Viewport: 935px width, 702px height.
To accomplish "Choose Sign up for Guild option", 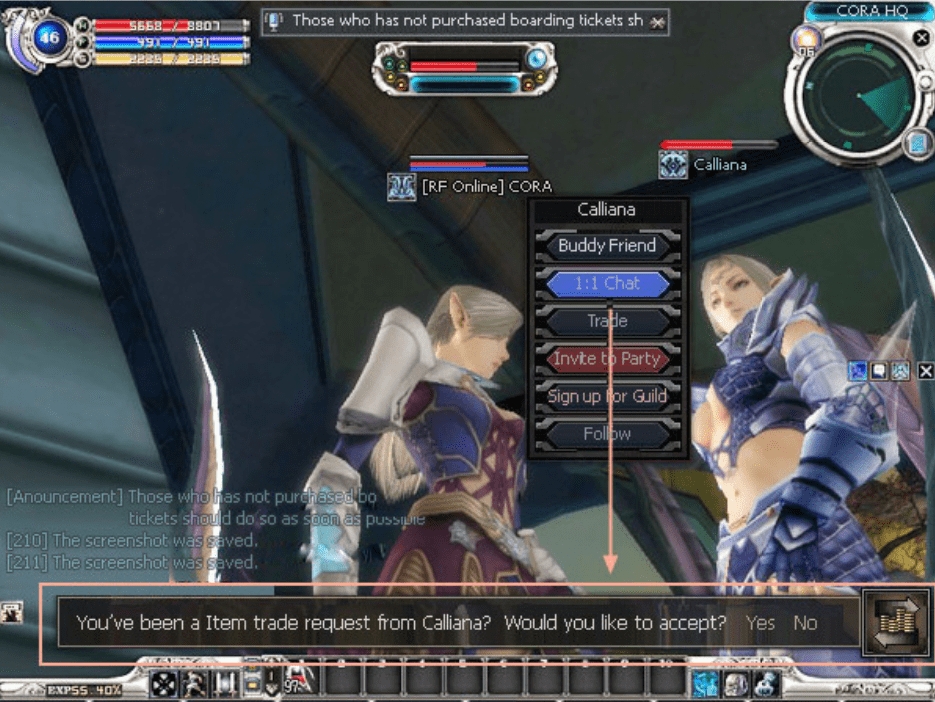I will (607, 396).
